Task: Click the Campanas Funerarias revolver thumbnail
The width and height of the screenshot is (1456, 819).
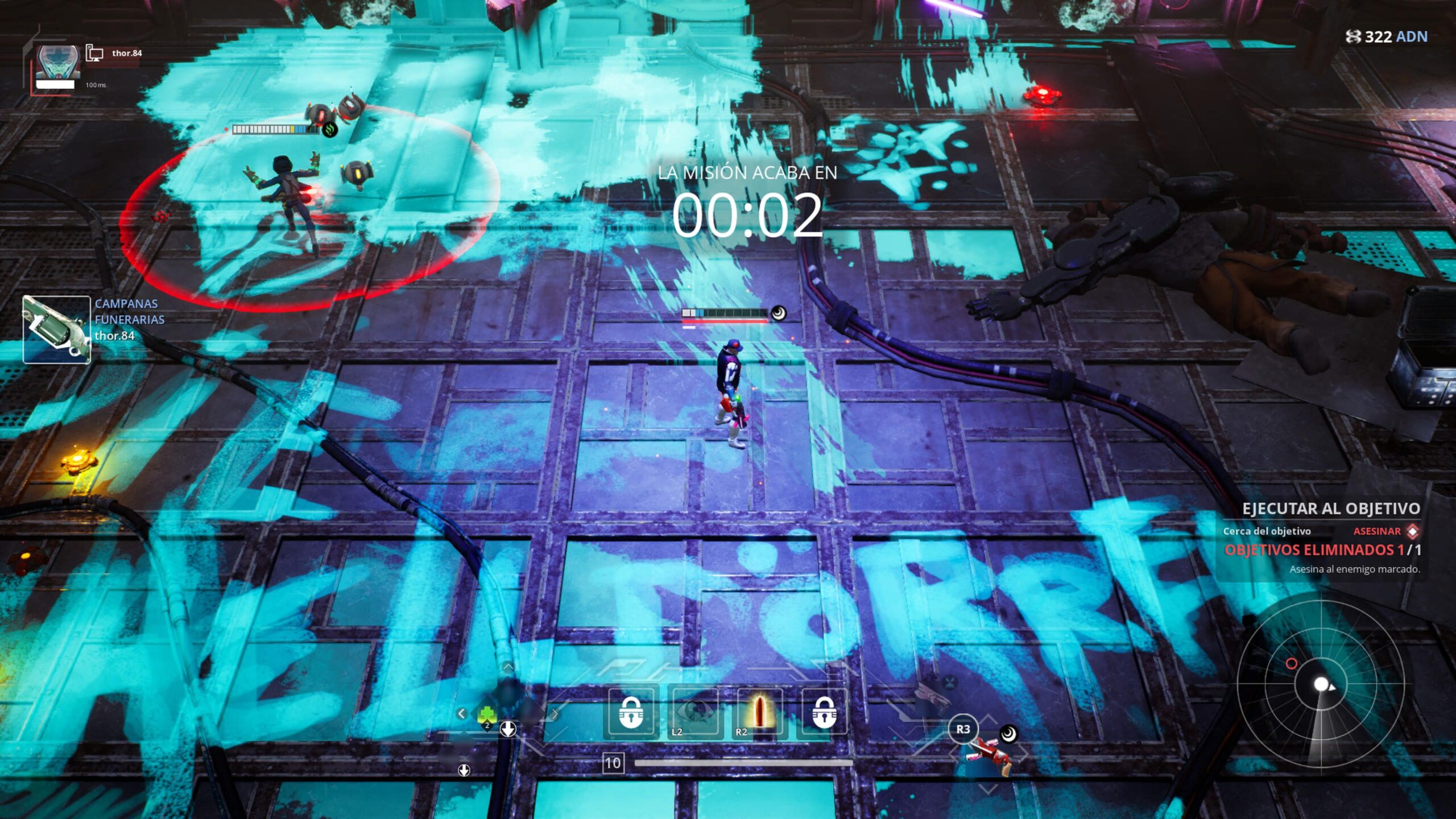Action: pyautogui.click(x=56, y=329)
